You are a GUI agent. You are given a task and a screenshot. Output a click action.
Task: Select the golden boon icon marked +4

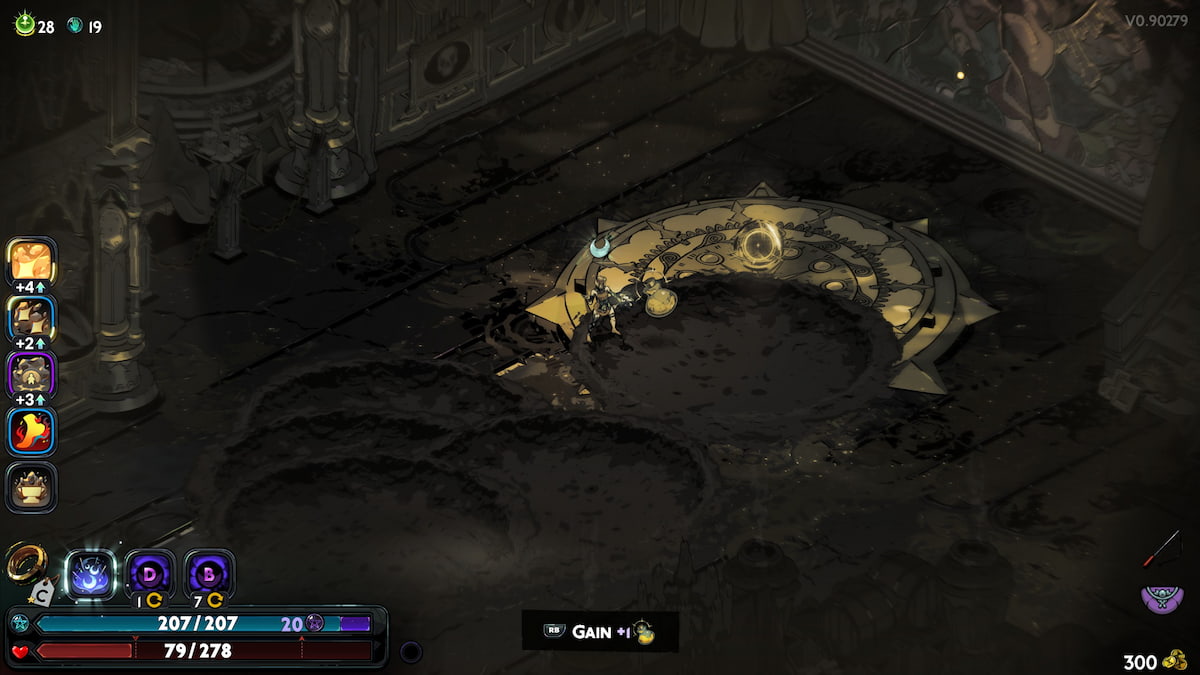pyautogui.click(x=32, y=261)
